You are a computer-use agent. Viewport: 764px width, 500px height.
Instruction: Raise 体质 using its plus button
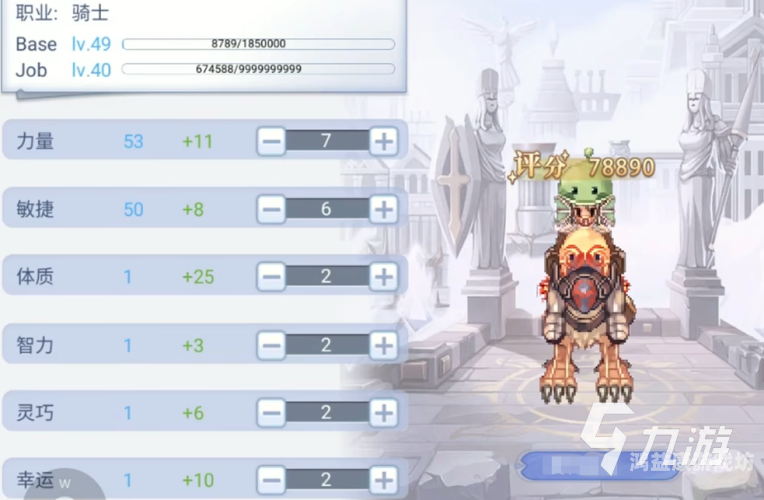pyautogui.click(x=383, y=277)
